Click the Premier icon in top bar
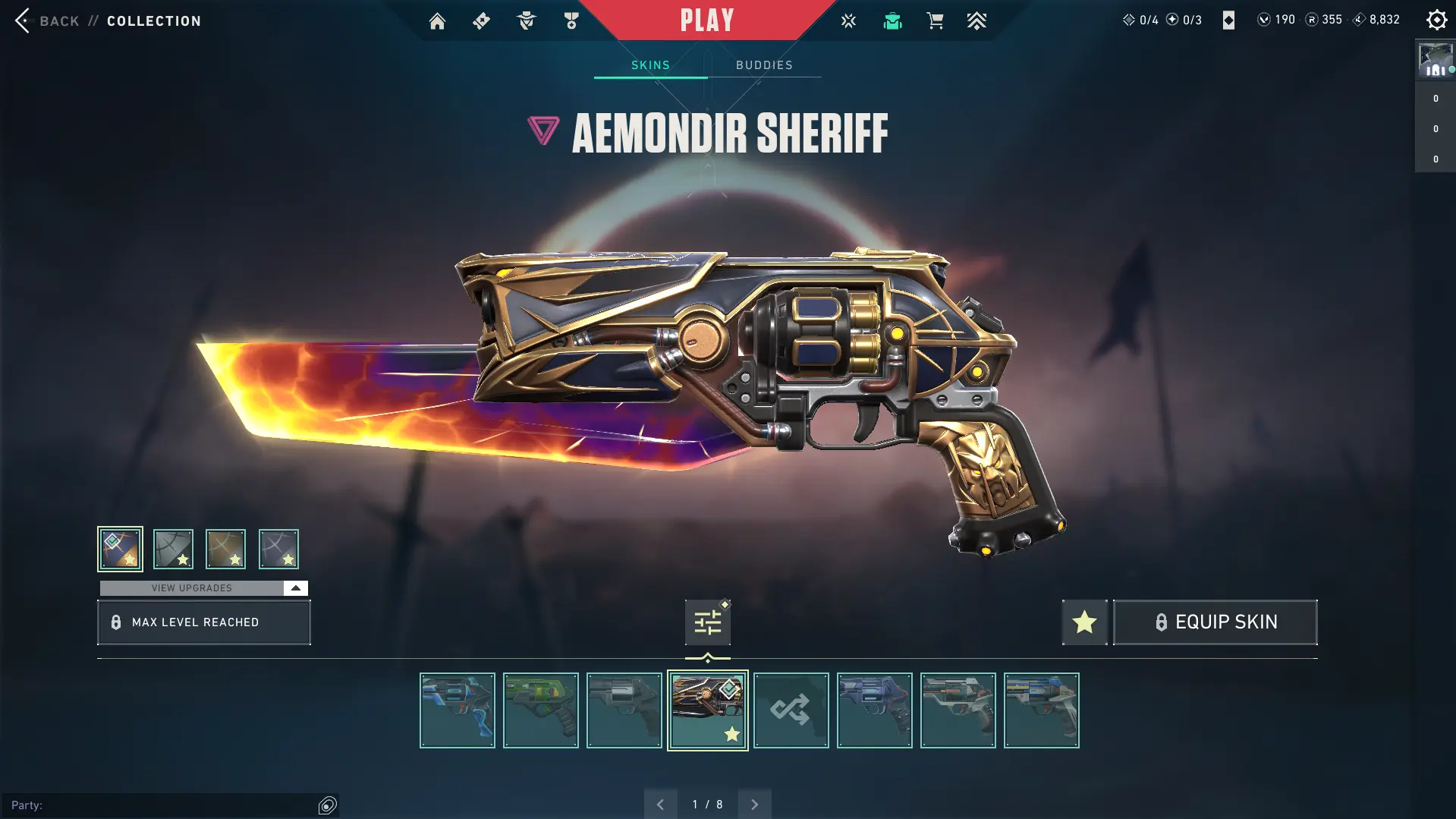1456x819 pixels. [x=976, y=20]
